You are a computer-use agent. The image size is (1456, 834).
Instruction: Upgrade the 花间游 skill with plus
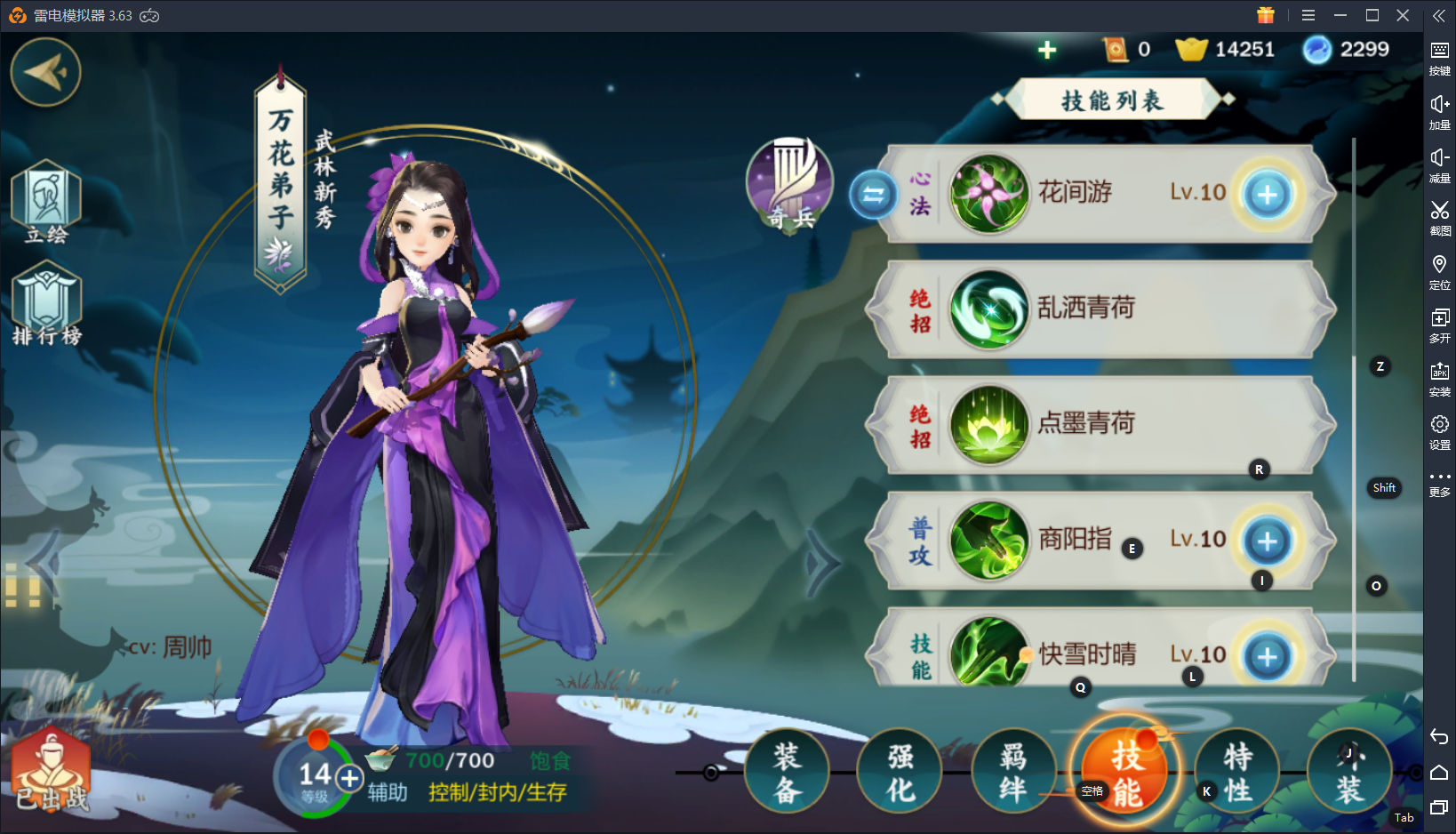tap(1267, 195)
